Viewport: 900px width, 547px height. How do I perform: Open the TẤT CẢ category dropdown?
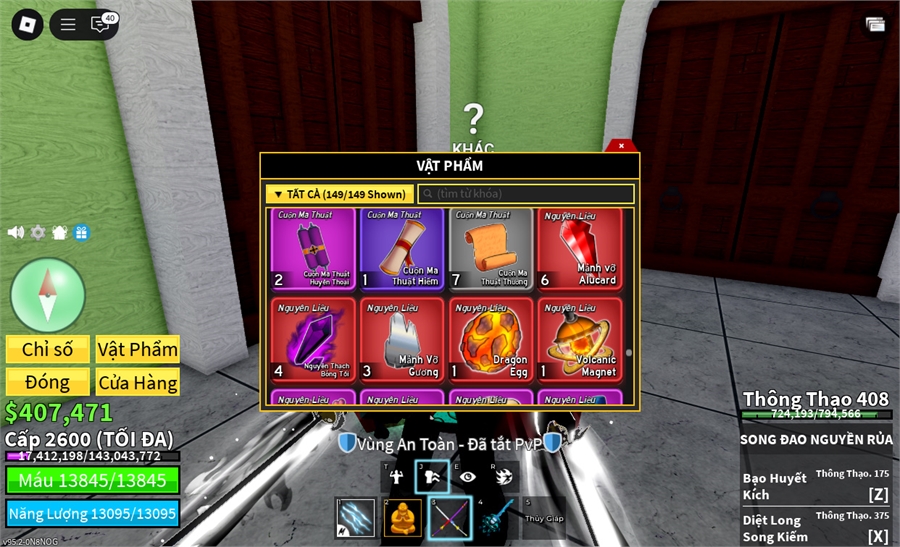click(339, 194)
